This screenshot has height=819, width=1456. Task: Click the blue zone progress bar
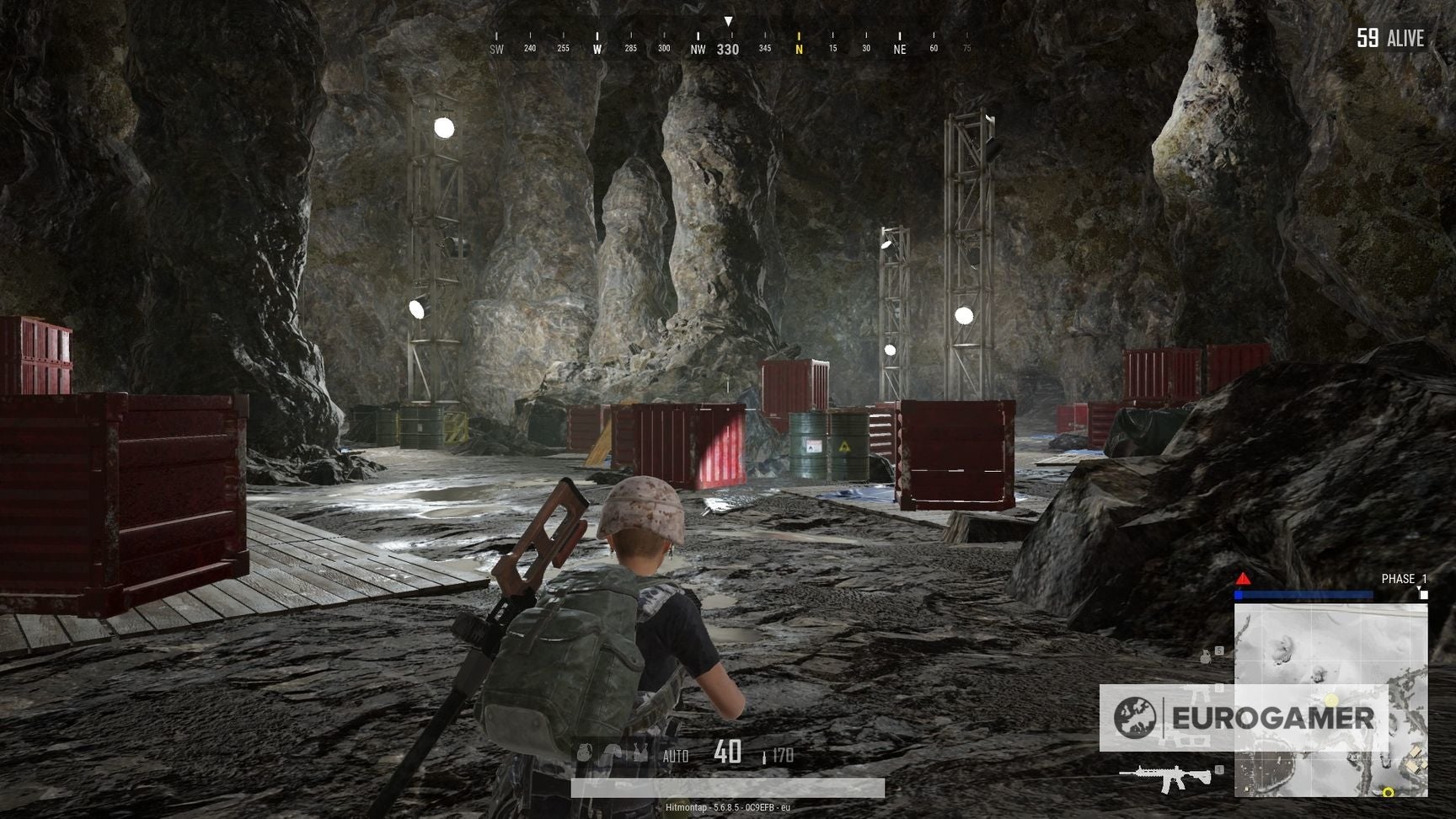(1303, 595)
